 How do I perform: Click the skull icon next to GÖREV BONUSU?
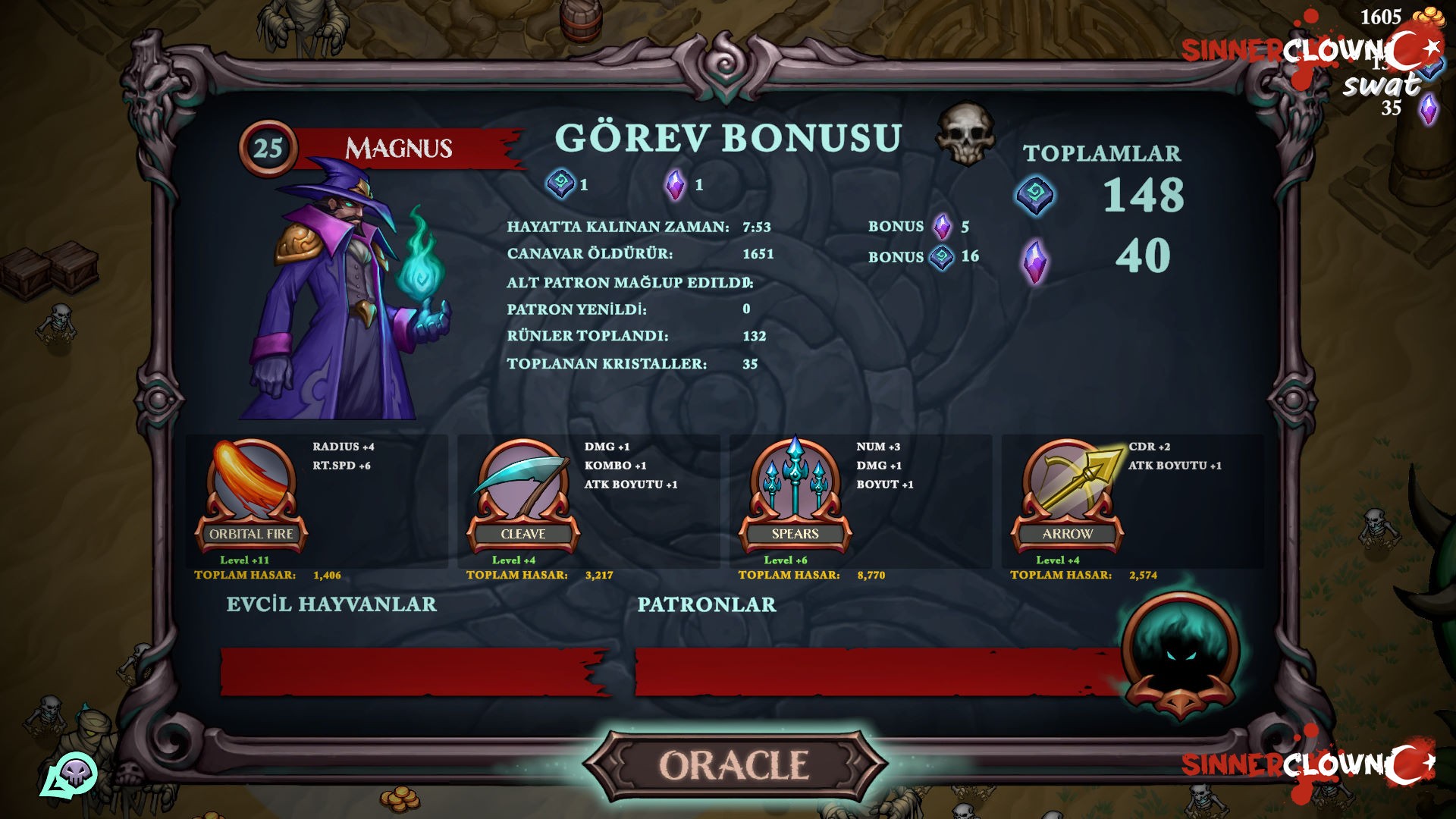click(x=965, y=138)
